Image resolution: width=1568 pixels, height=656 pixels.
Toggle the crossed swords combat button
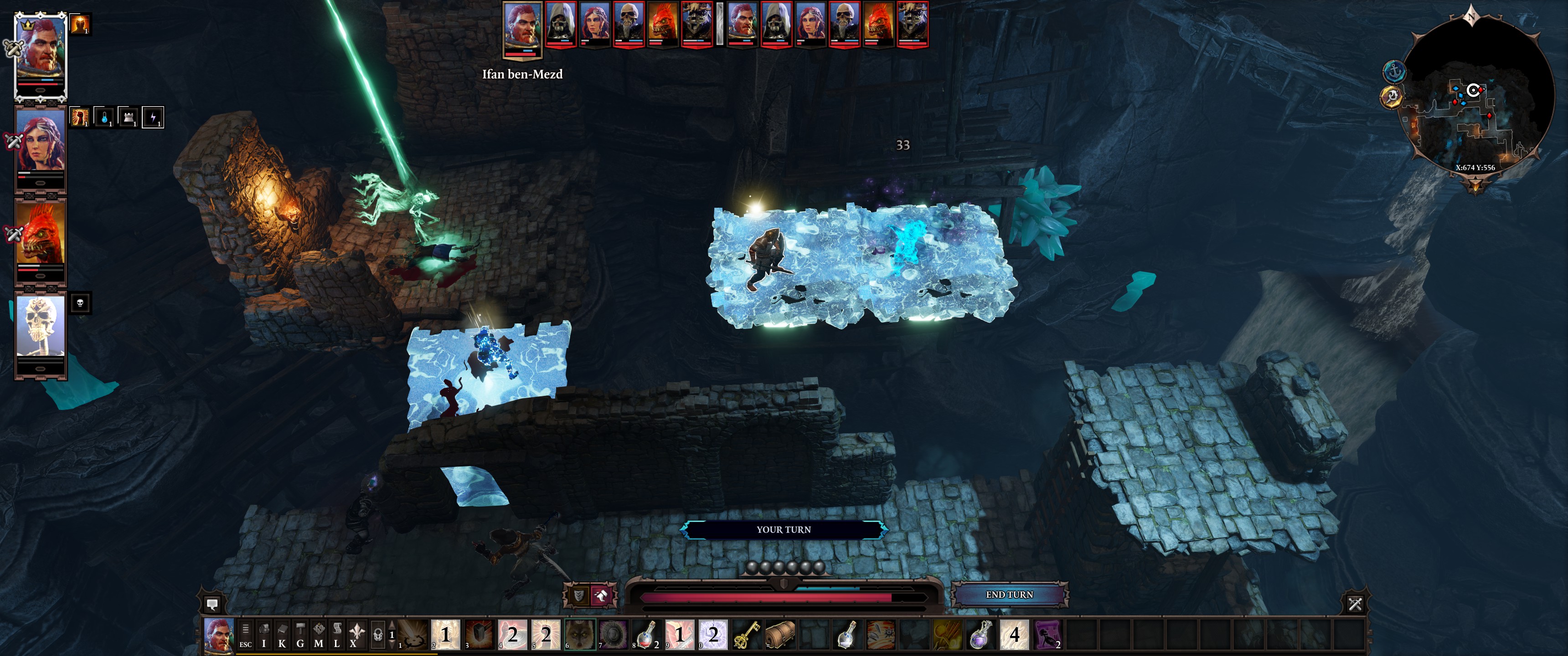(1355, 604)
